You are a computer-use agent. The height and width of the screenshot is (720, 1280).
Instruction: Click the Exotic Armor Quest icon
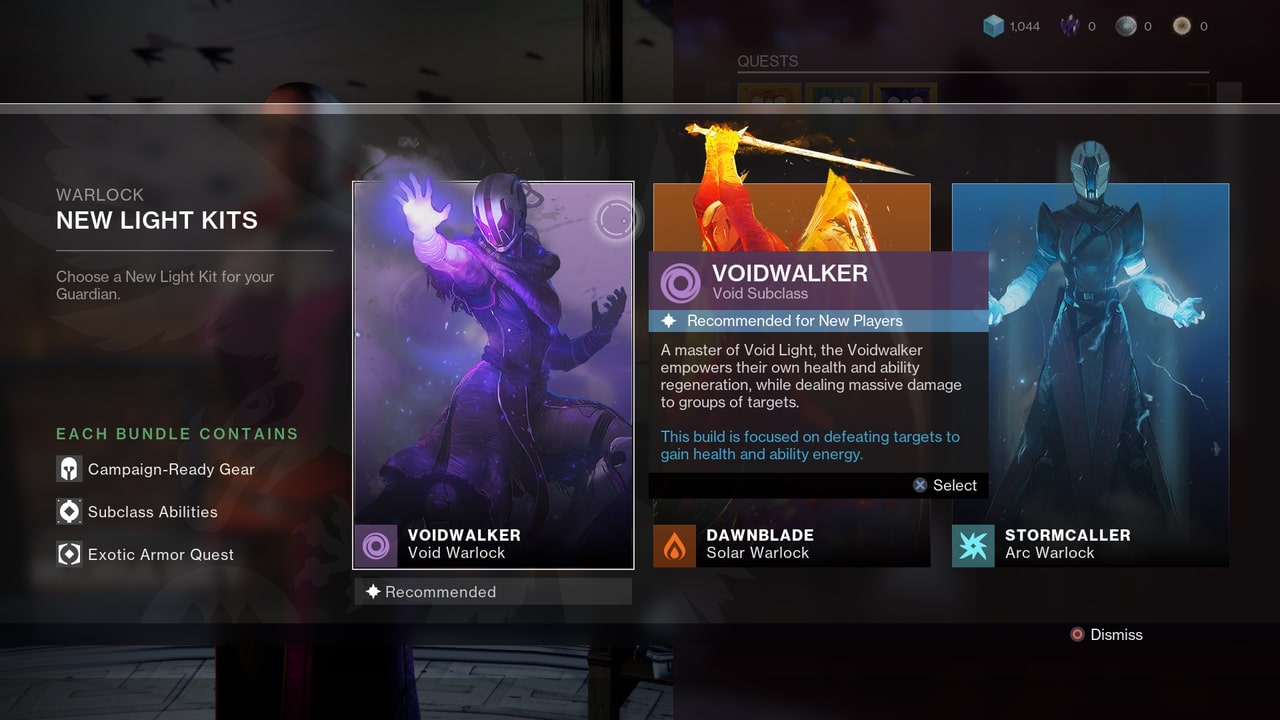coord(68,554)
